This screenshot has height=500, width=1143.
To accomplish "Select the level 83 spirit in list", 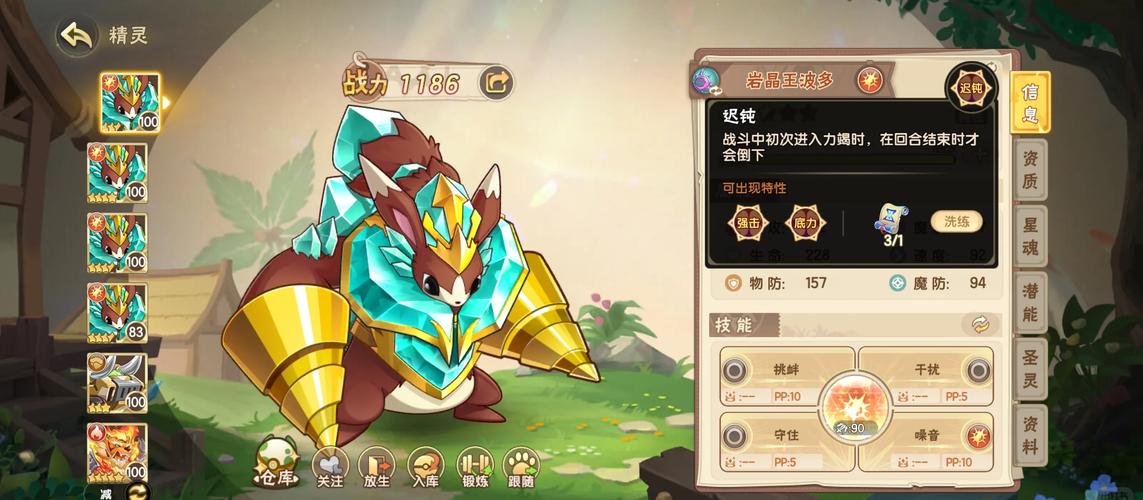I will coord(117,312).
